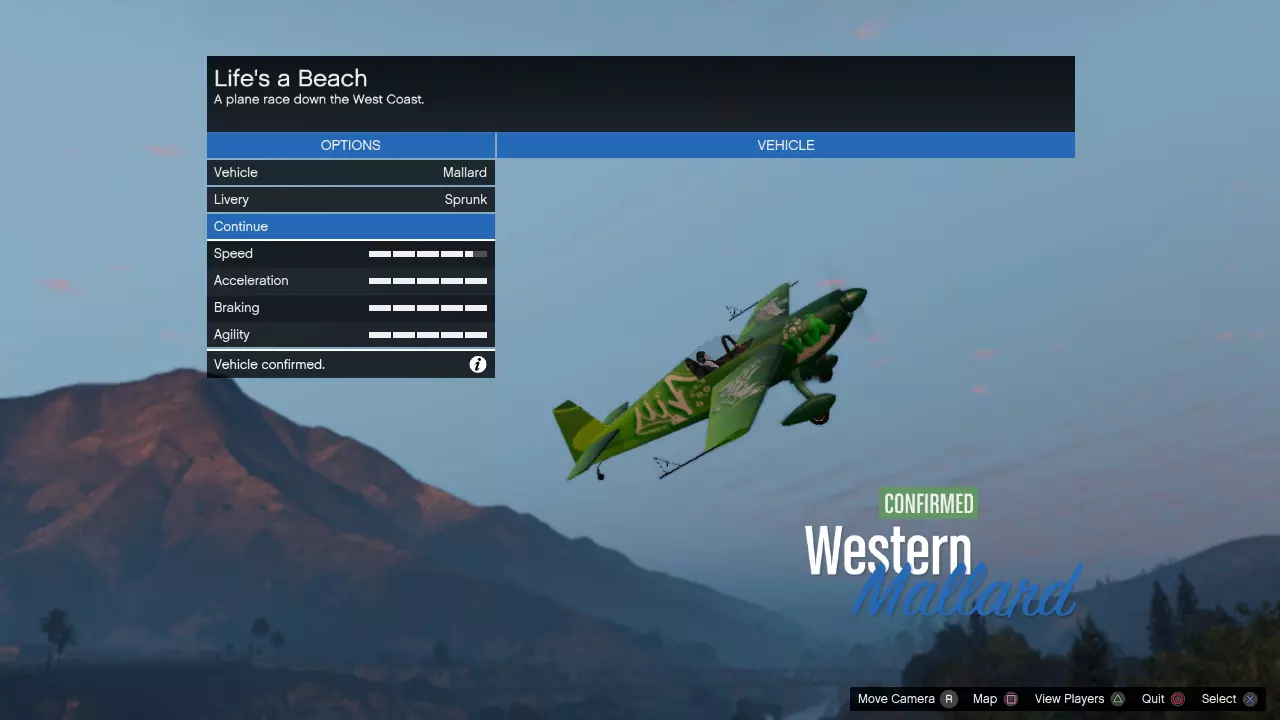Click the Agility stat bar
The height and width of the screenshot is (720, 1280).
tap(428, 334)
